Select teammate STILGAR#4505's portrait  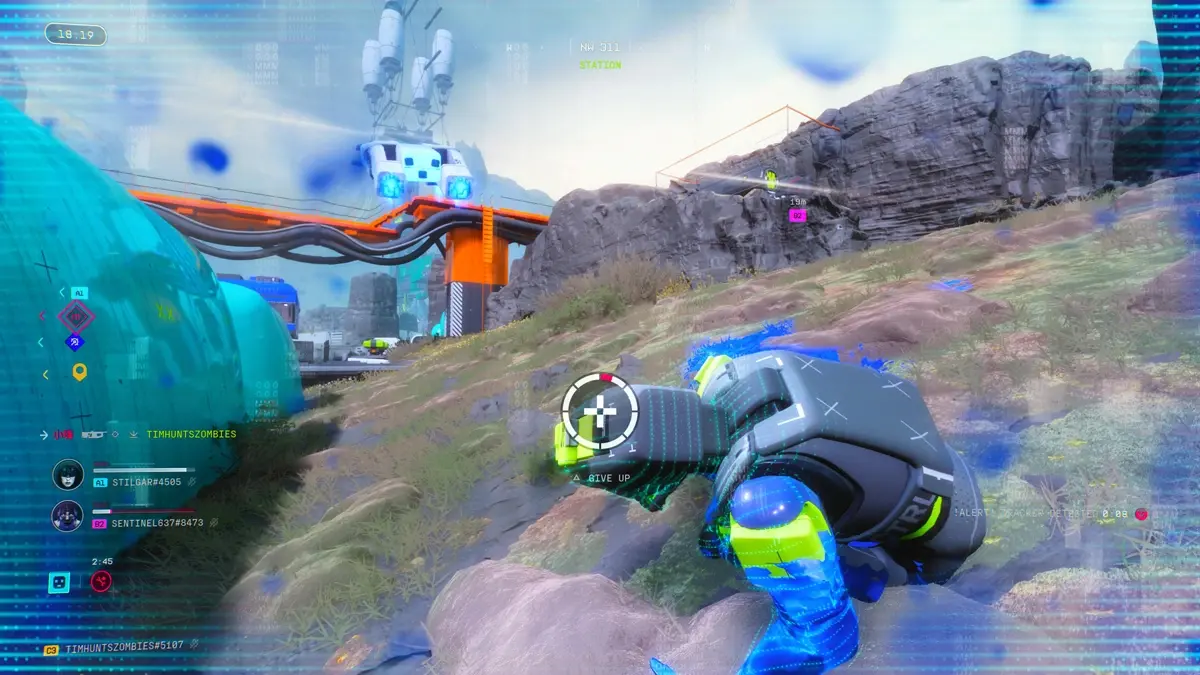67,475
